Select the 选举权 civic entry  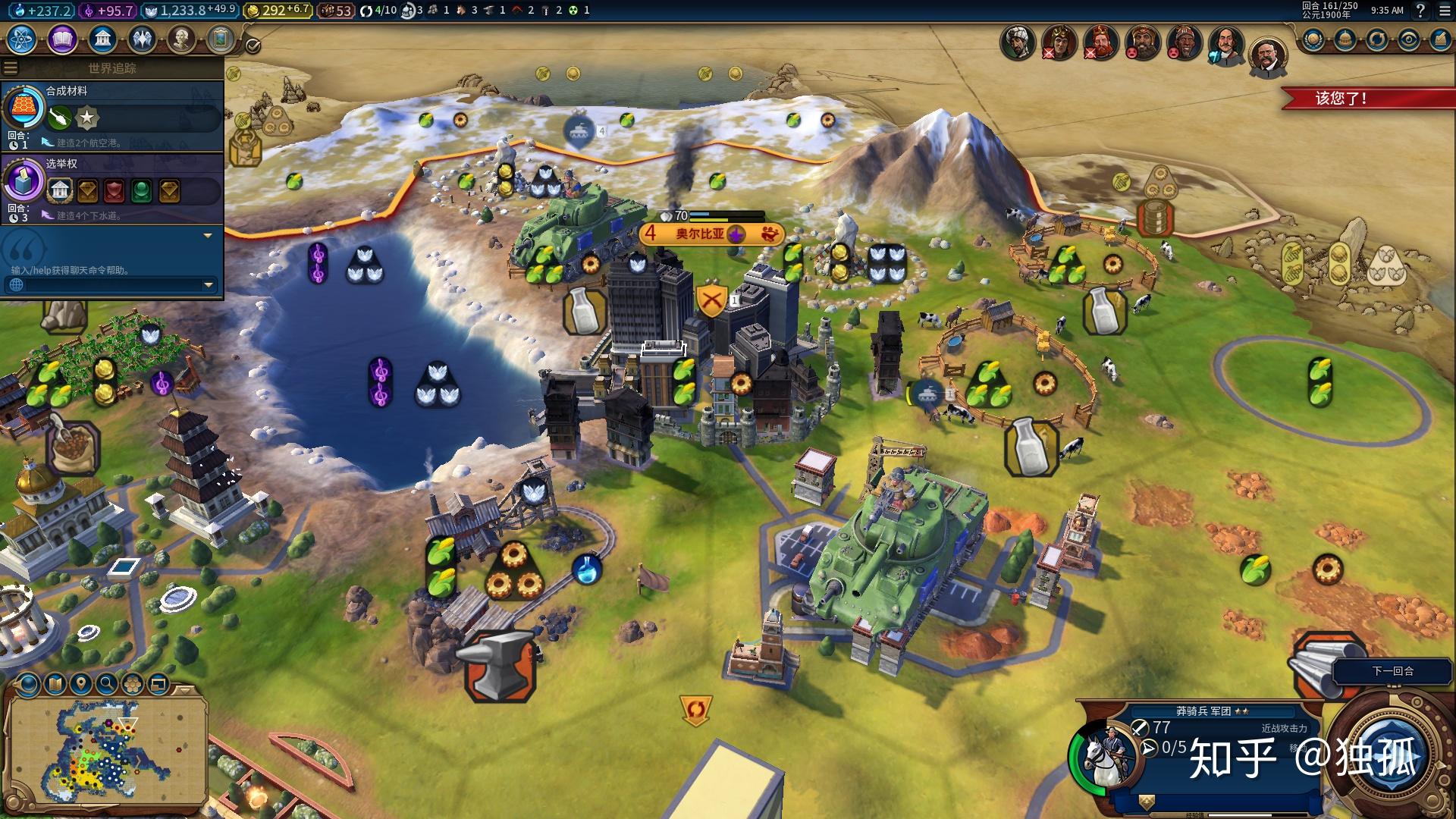point(112,188)
